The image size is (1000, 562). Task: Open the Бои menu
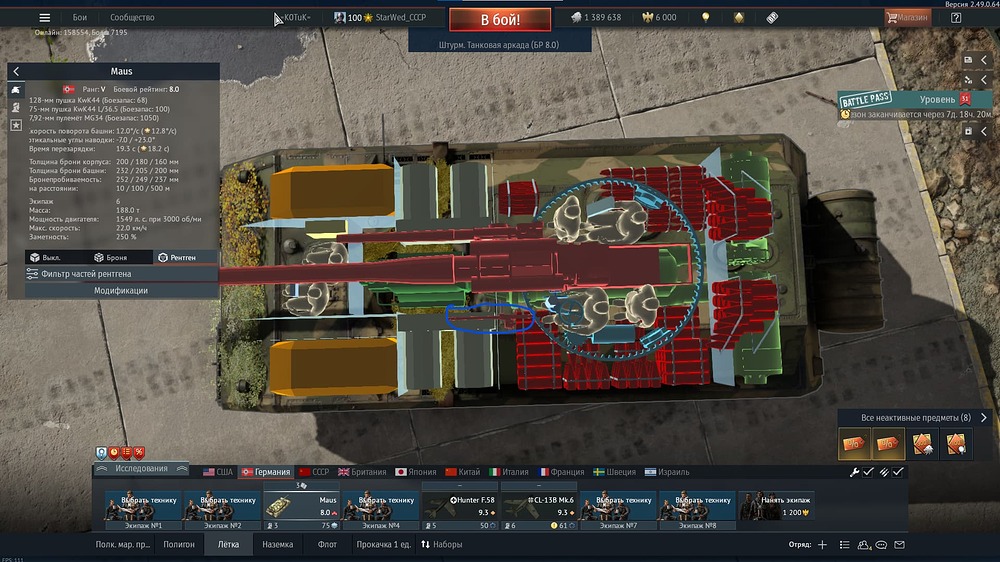pyautogui.click(x=80, y=18)
